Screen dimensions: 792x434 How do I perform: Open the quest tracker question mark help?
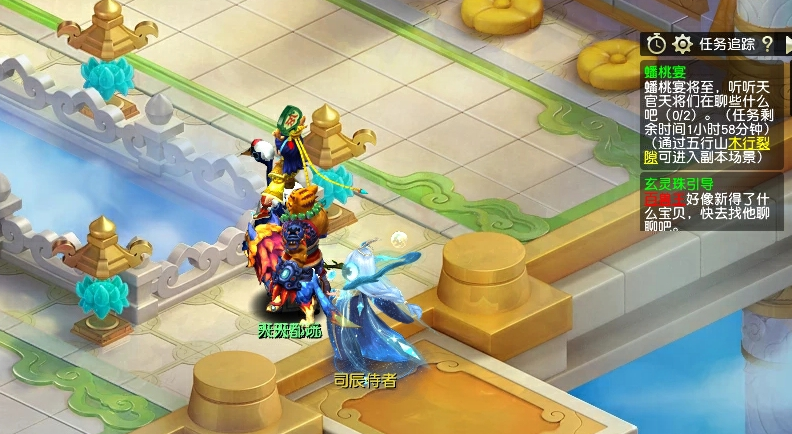click(767, 44)
